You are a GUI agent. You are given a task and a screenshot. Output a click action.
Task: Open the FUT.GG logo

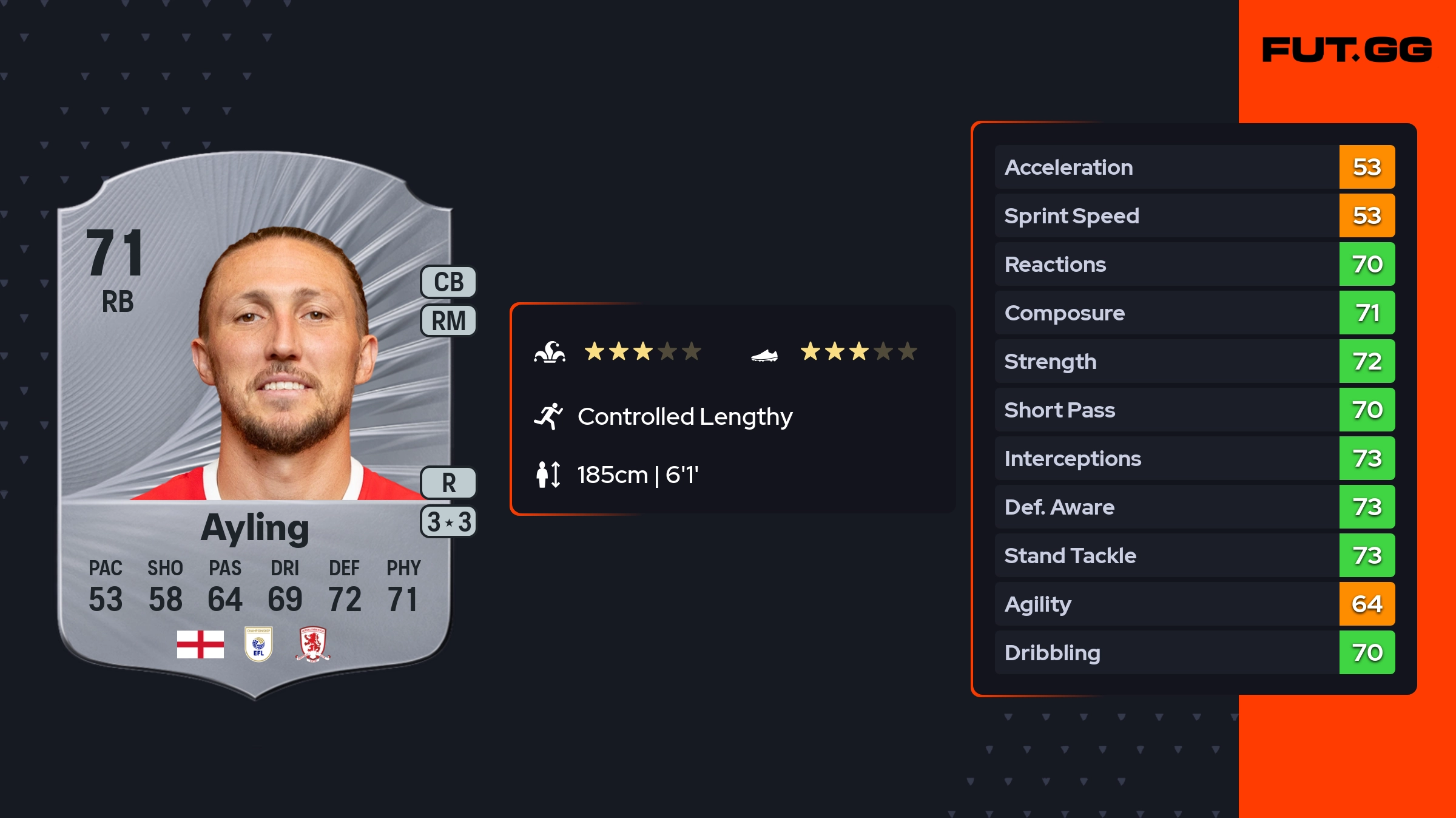point(1347,50)
